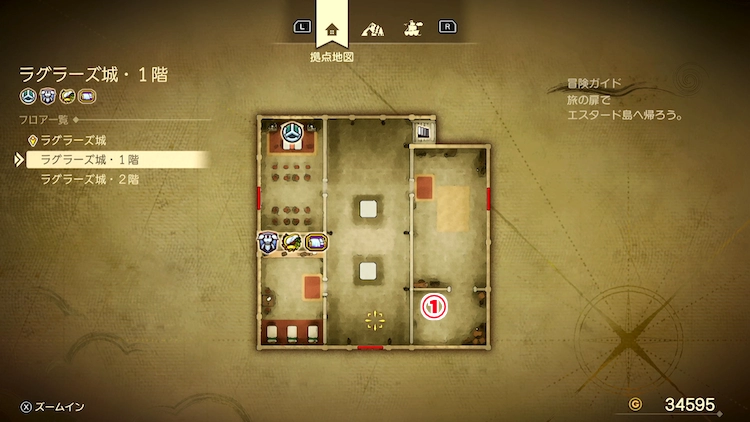Switch to the base map house tab

click(x=332, y=27)
